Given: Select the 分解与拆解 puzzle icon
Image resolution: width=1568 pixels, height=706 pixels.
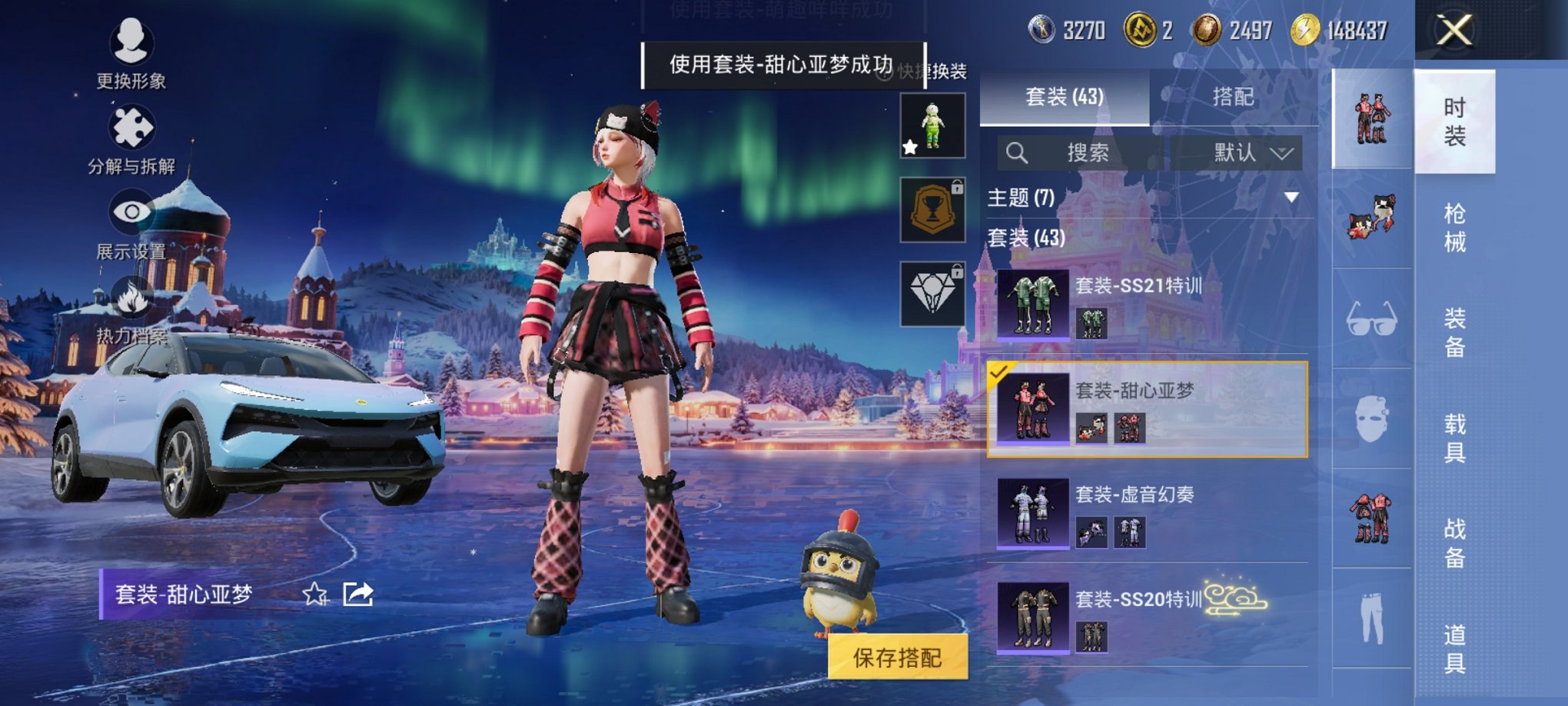Looking at the screenshot, I should (132, 128).
